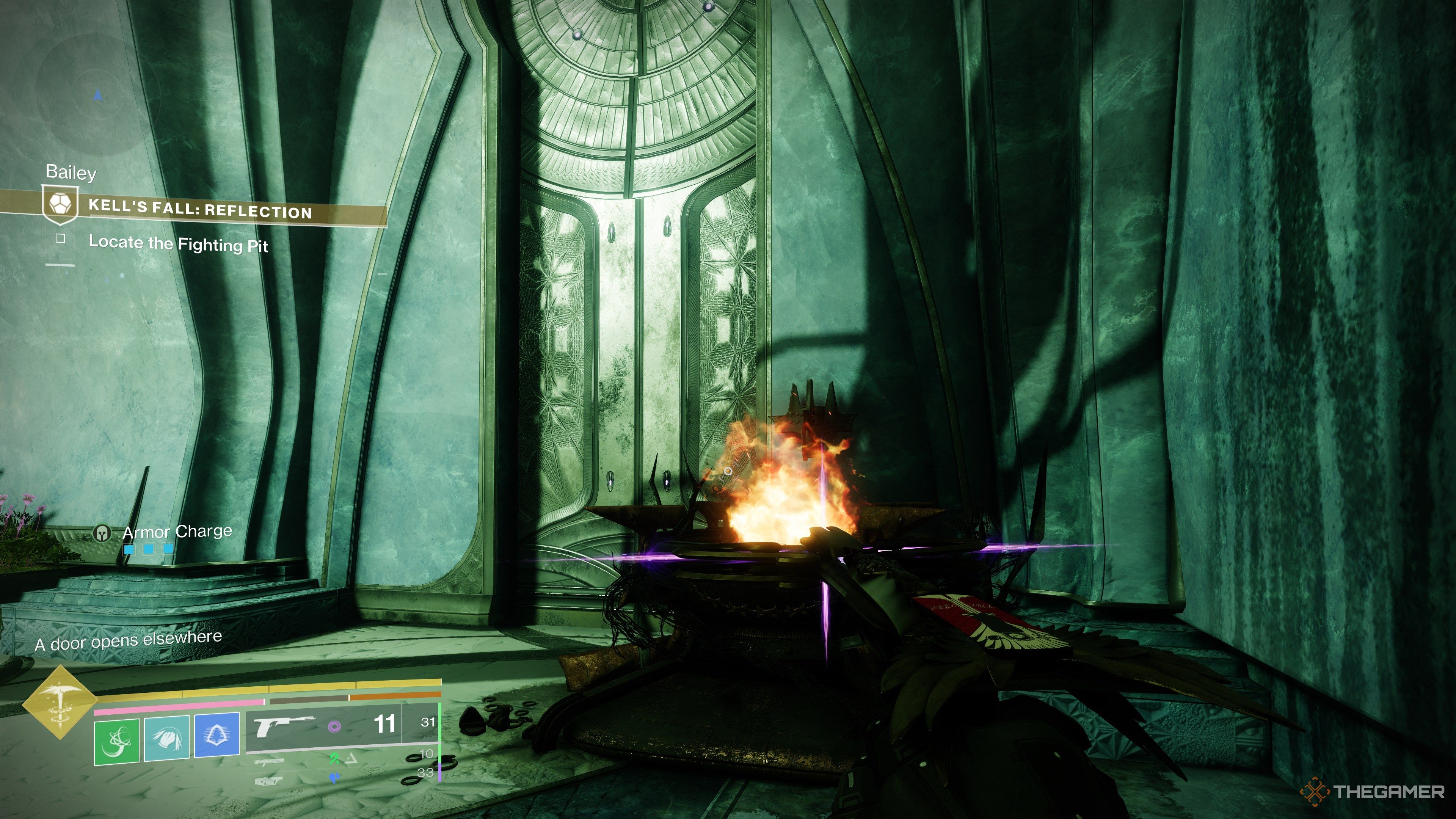1456x819 pixels.
Task: Activate the blue class ability icon
Action: (217, 734)
